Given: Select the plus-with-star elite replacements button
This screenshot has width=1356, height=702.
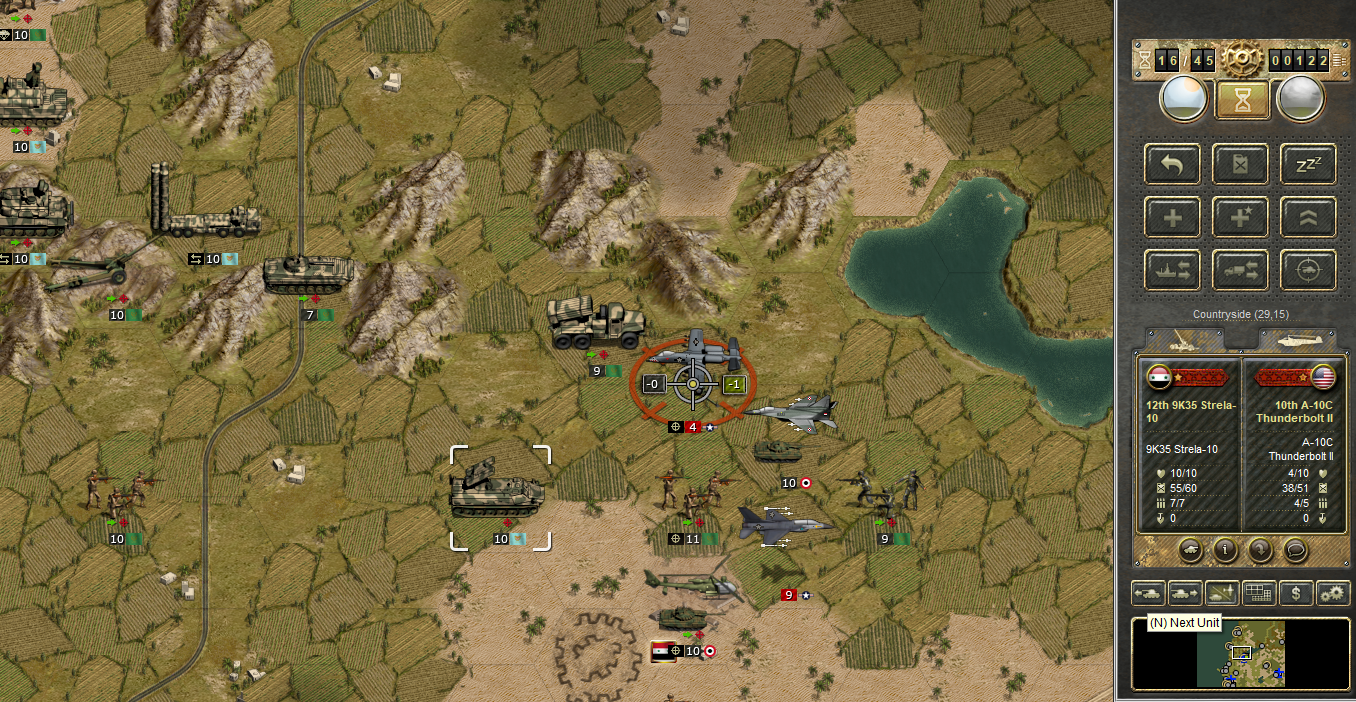Looking at the screenshot, I should point(1240,217).
